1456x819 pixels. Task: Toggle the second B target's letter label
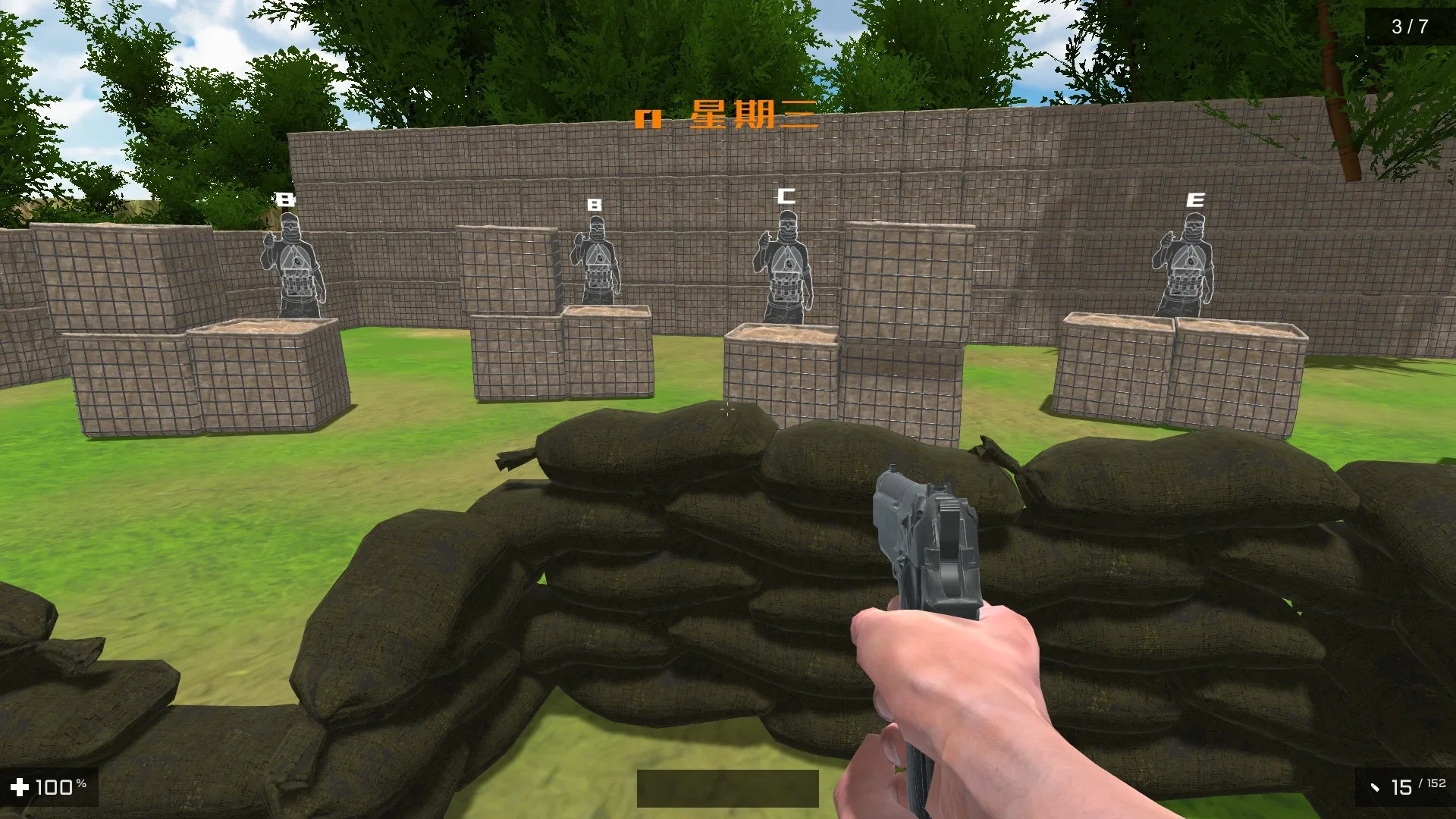coord(593,203)
